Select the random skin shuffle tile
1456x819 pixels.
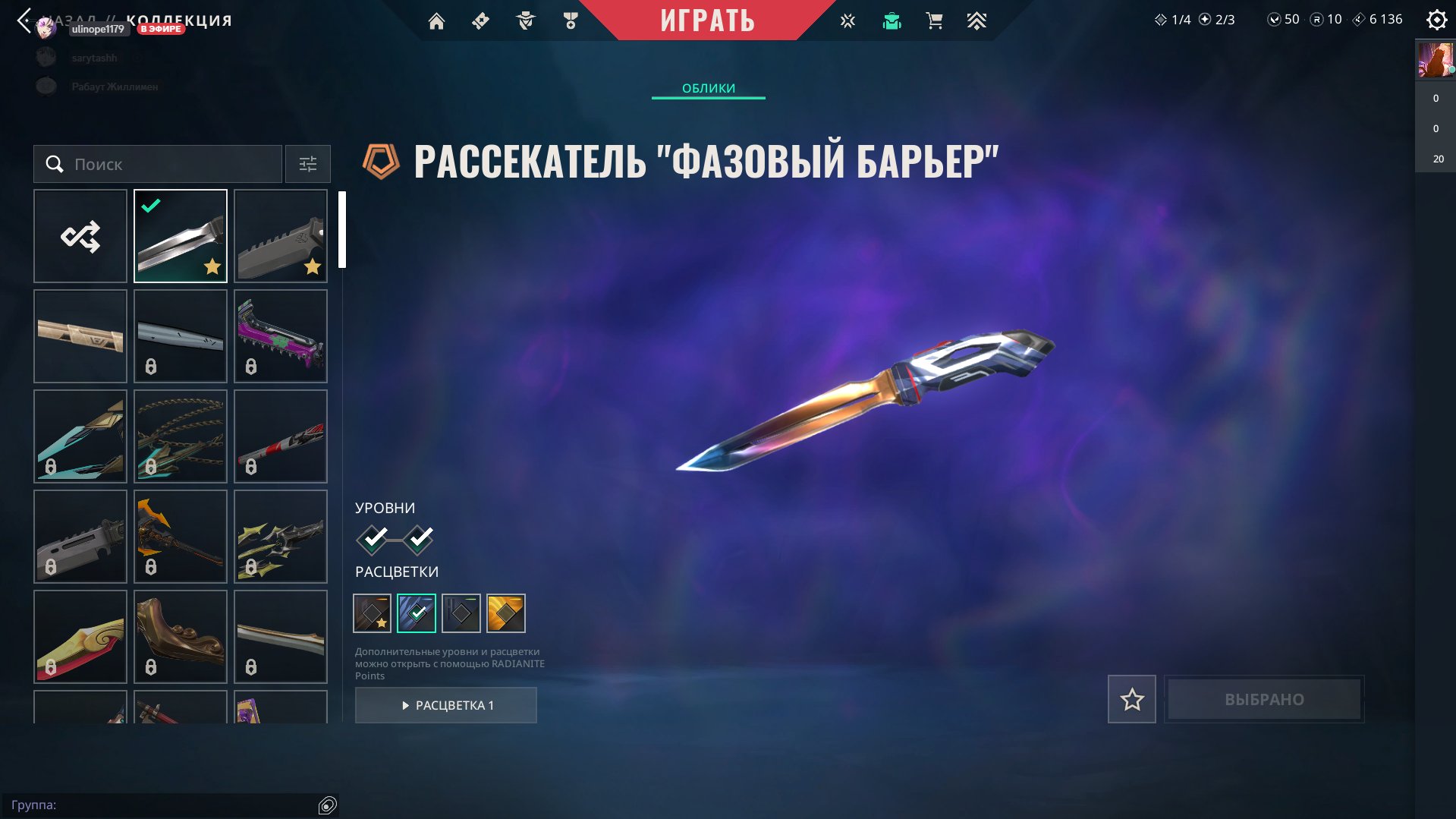click(x=80, y=236)
